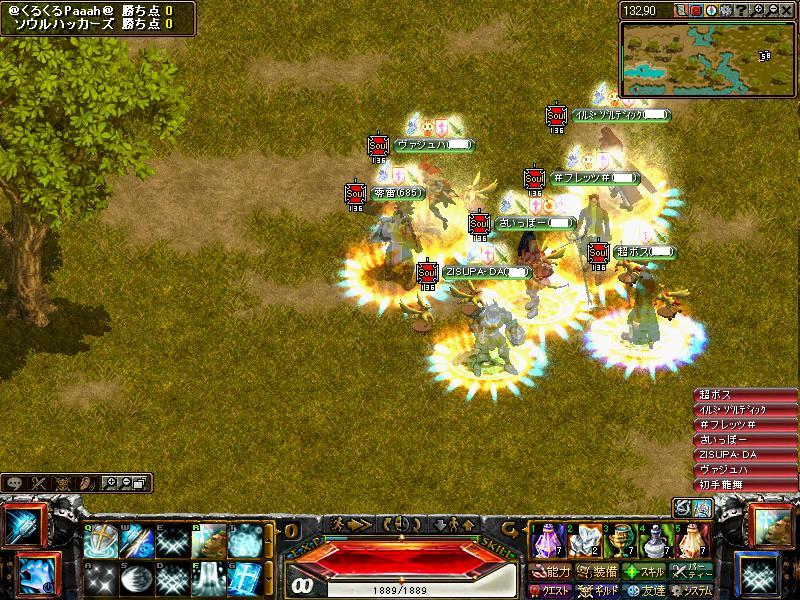Activate the glowing blue book skill on G

[x=245, y=577]
